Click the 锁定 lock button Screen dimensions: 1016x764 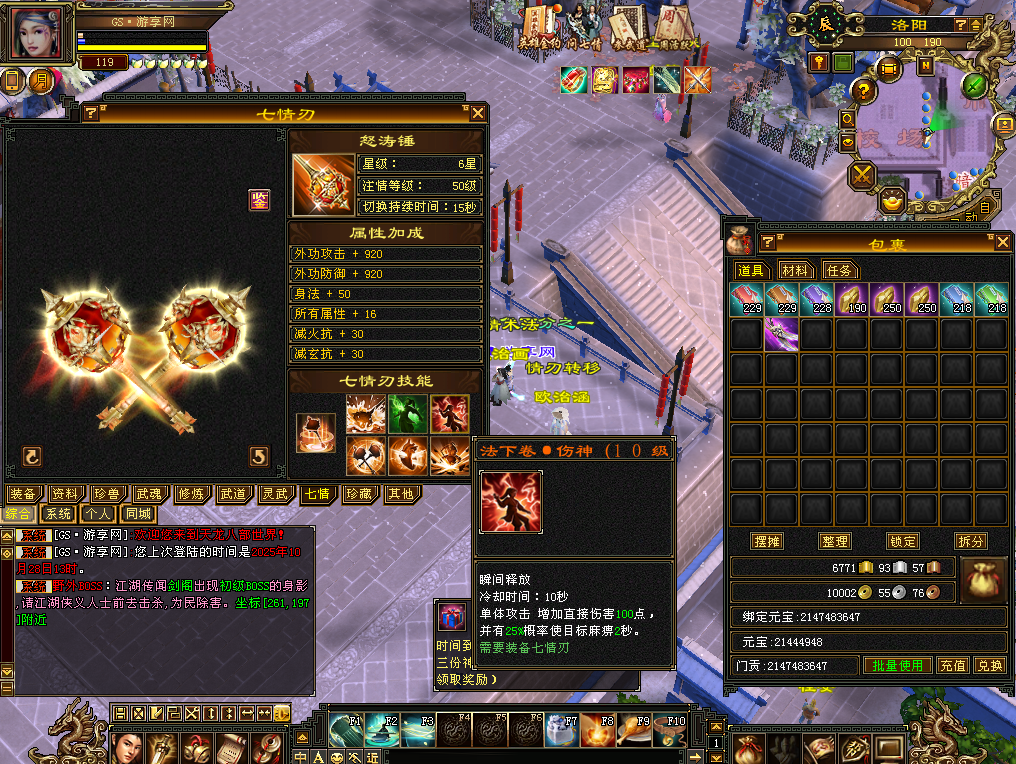[x=902, y=541]
